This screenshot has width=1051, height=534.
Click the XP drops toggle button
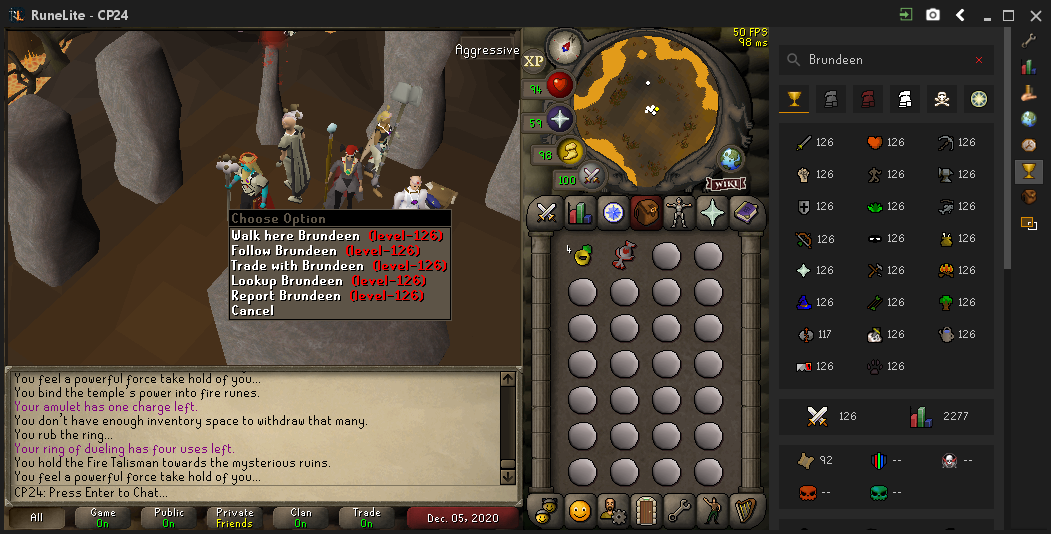coord(534,61)
